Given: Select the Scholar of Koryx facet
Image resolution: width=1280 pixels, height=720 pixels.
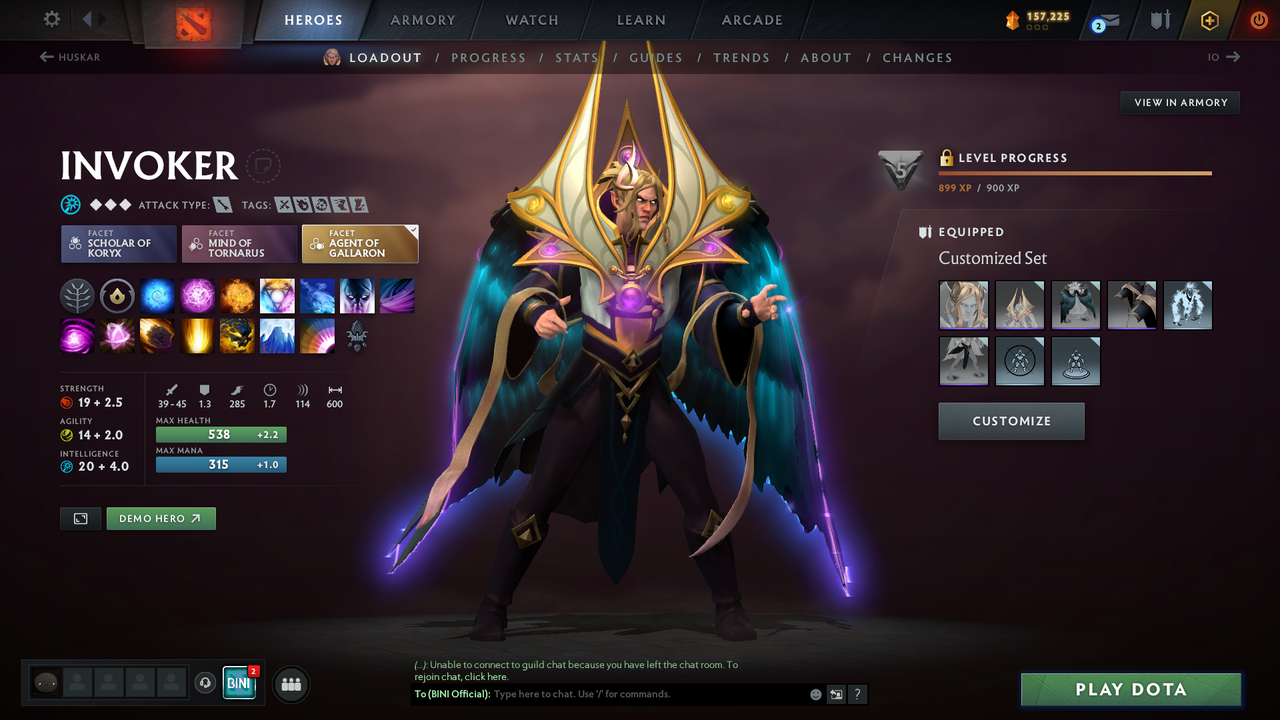Looking at the screenshot, I should click(x=118, y=243).
